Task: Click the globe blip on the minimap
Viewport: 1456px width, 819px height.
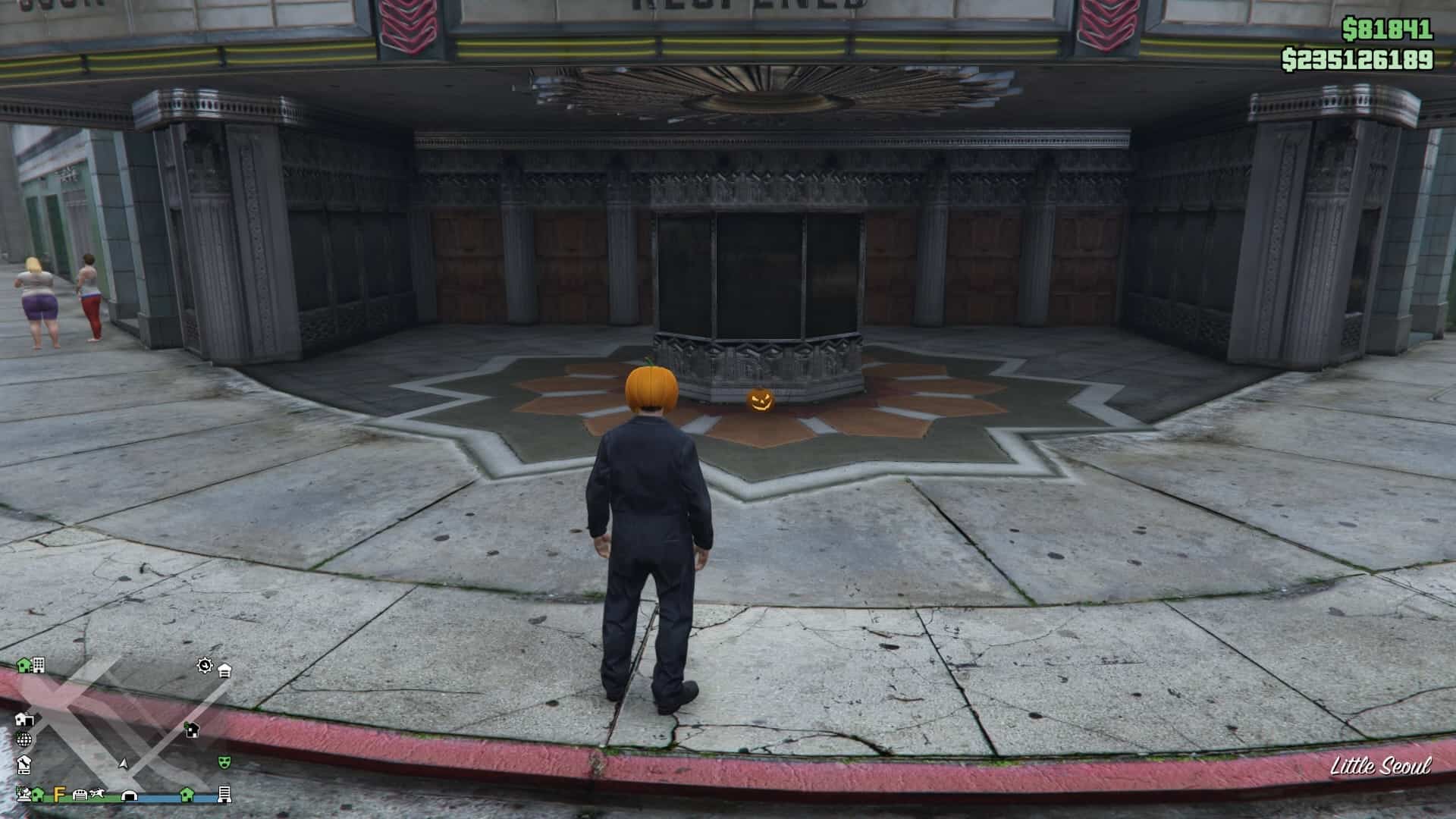Action: (24, 739)
